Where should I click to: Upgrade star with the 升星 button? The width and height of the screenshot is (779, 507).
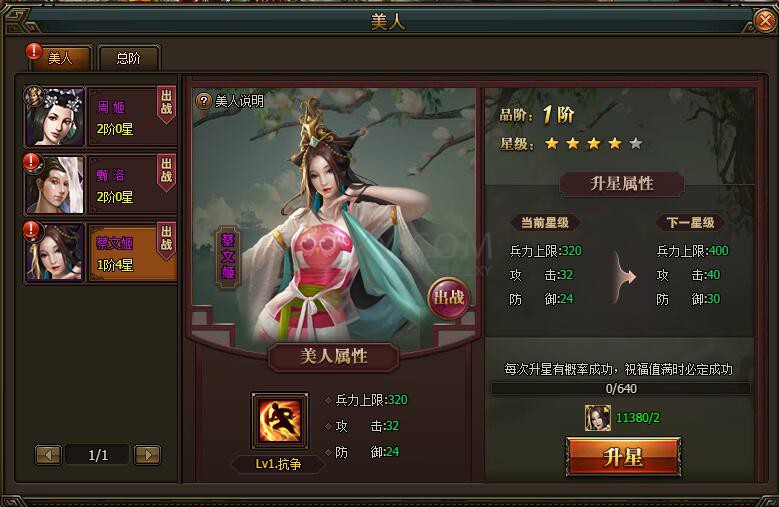tap(623, 458)
